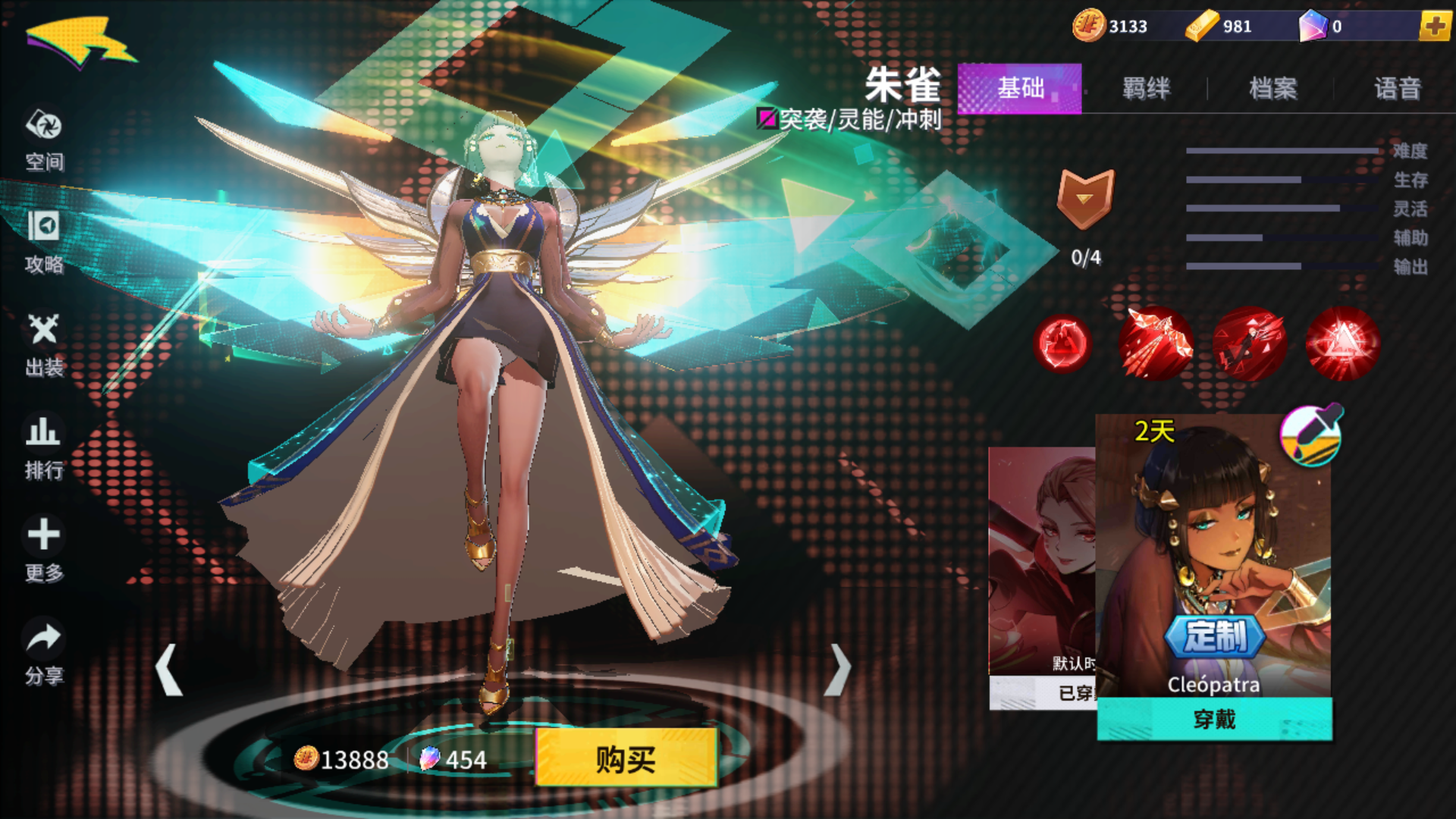Select the default red-haired skin card
This screenshot has width=1456, height=819.
tap(1042, 561)
